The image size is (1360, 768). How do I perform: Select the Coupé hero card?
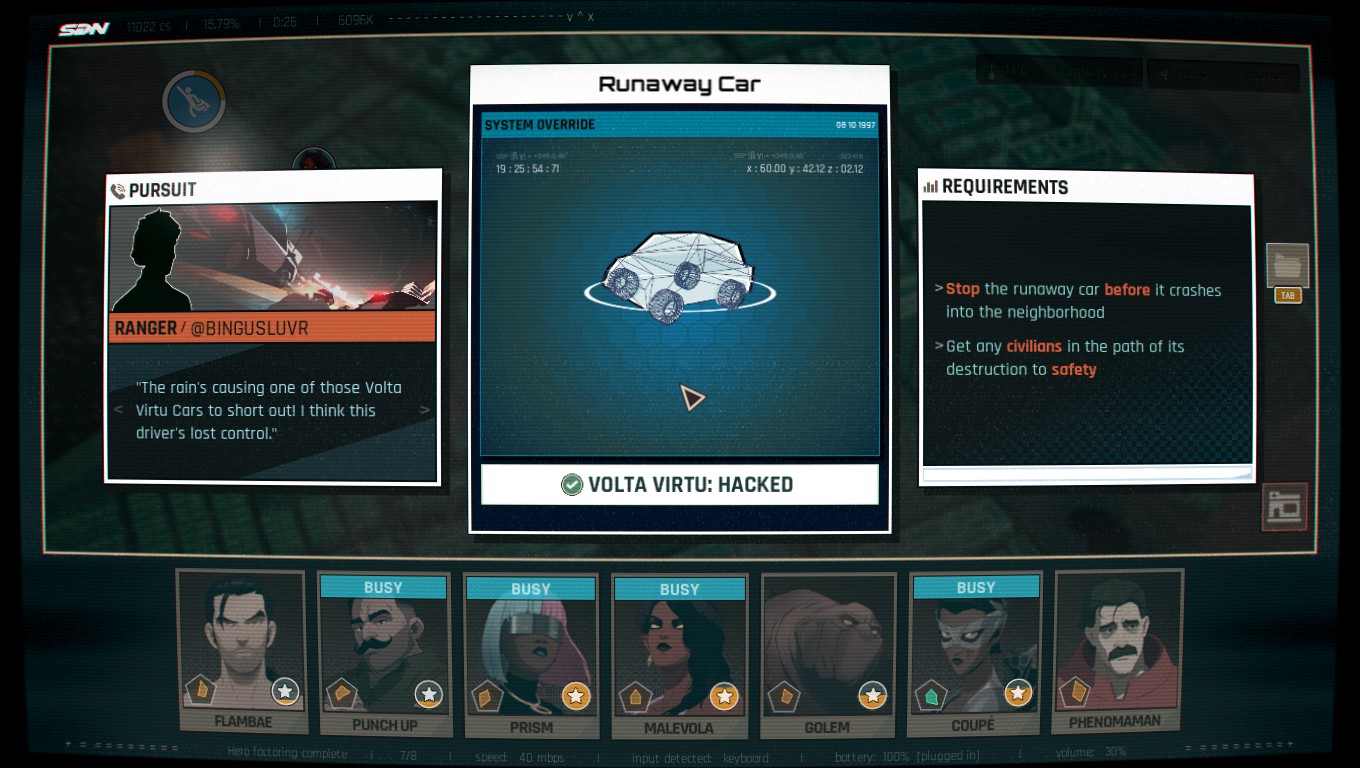[x=975, y=654]
